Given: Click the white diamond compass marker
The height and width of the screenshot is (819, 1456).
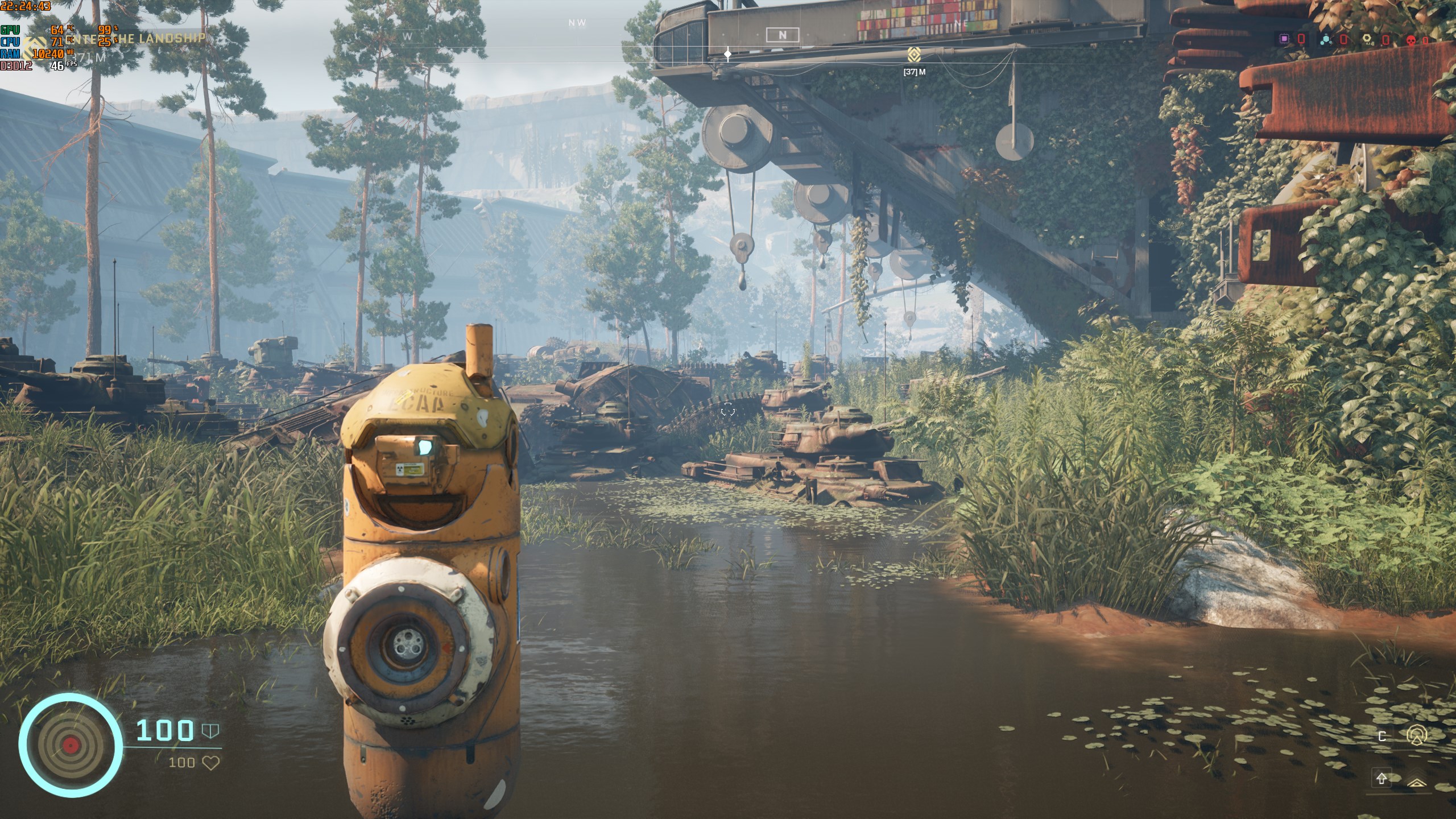Looking at the screenshot, I should [x=728, y=55].
